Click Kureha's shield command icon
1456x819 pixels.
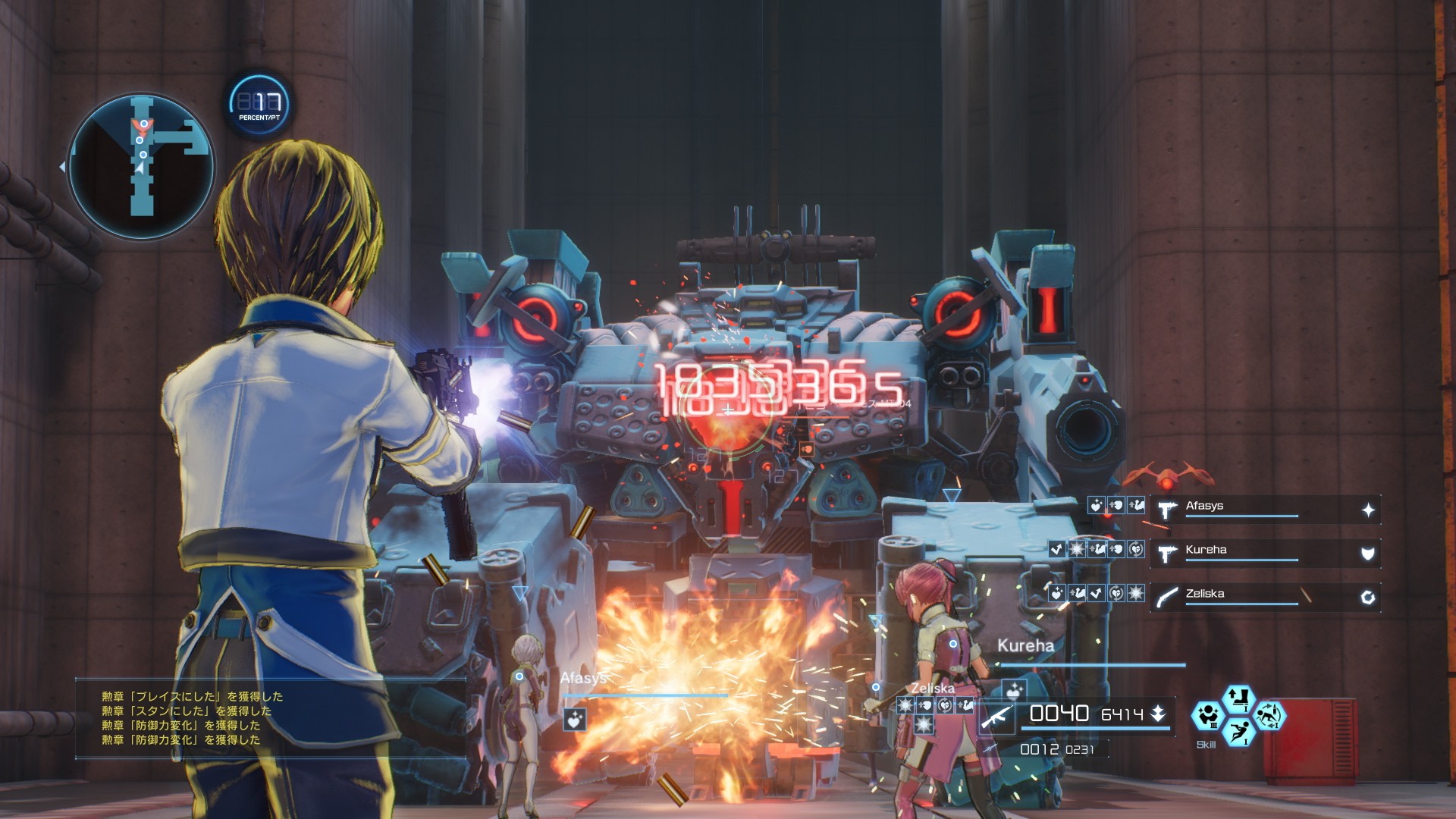click(1367, 554)
